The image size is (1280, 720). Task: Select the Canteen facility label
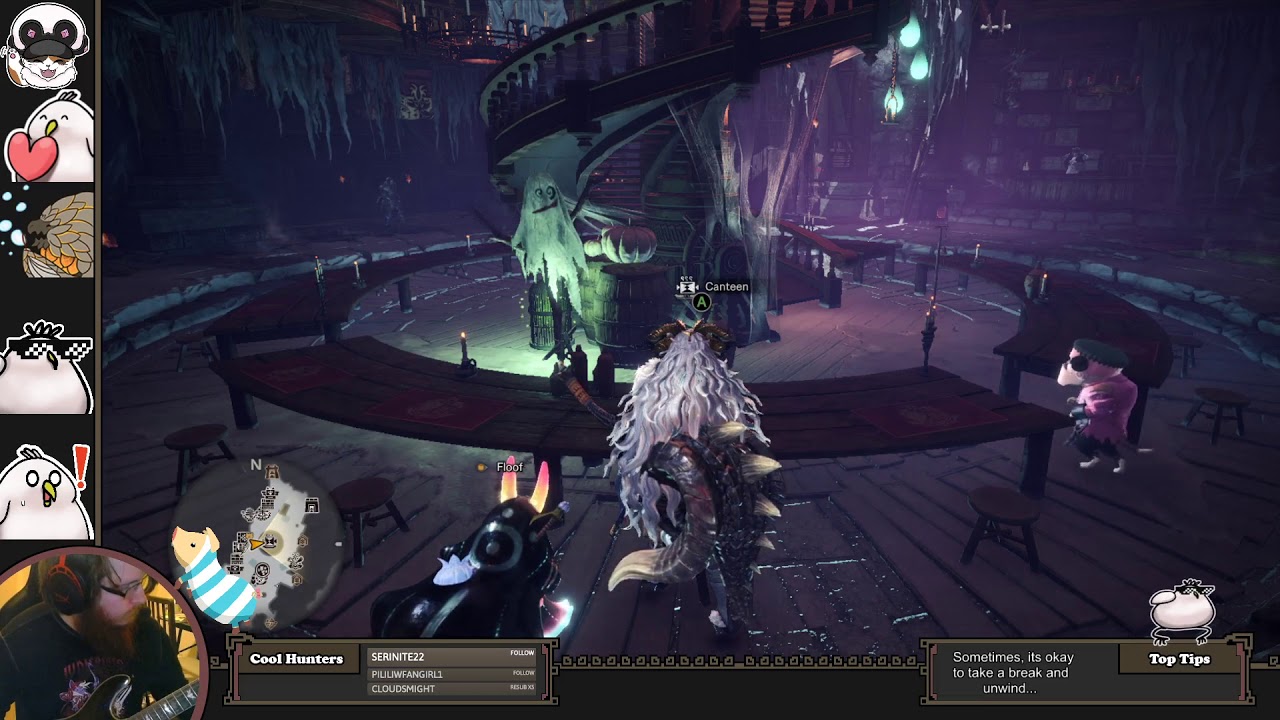tap(726, 287)
